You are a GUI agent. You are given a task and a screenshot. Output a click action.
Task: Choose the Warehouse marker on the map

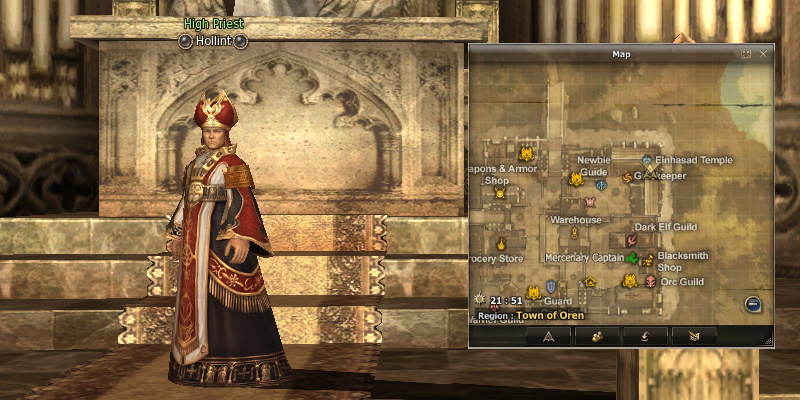tap(575, 233)
